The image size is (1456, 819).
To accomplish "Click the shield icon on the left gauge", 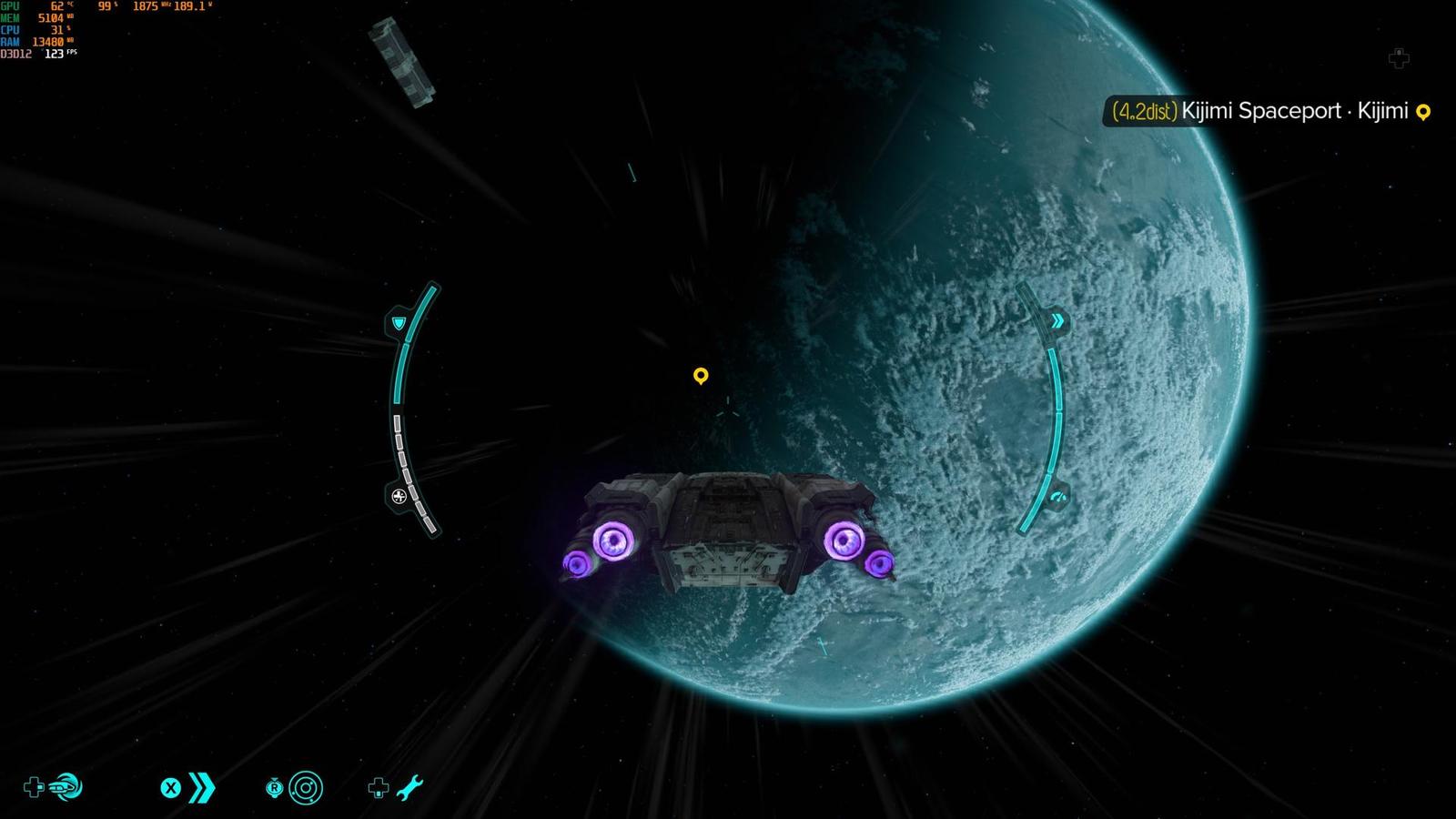I will click(x=399, y=323).
